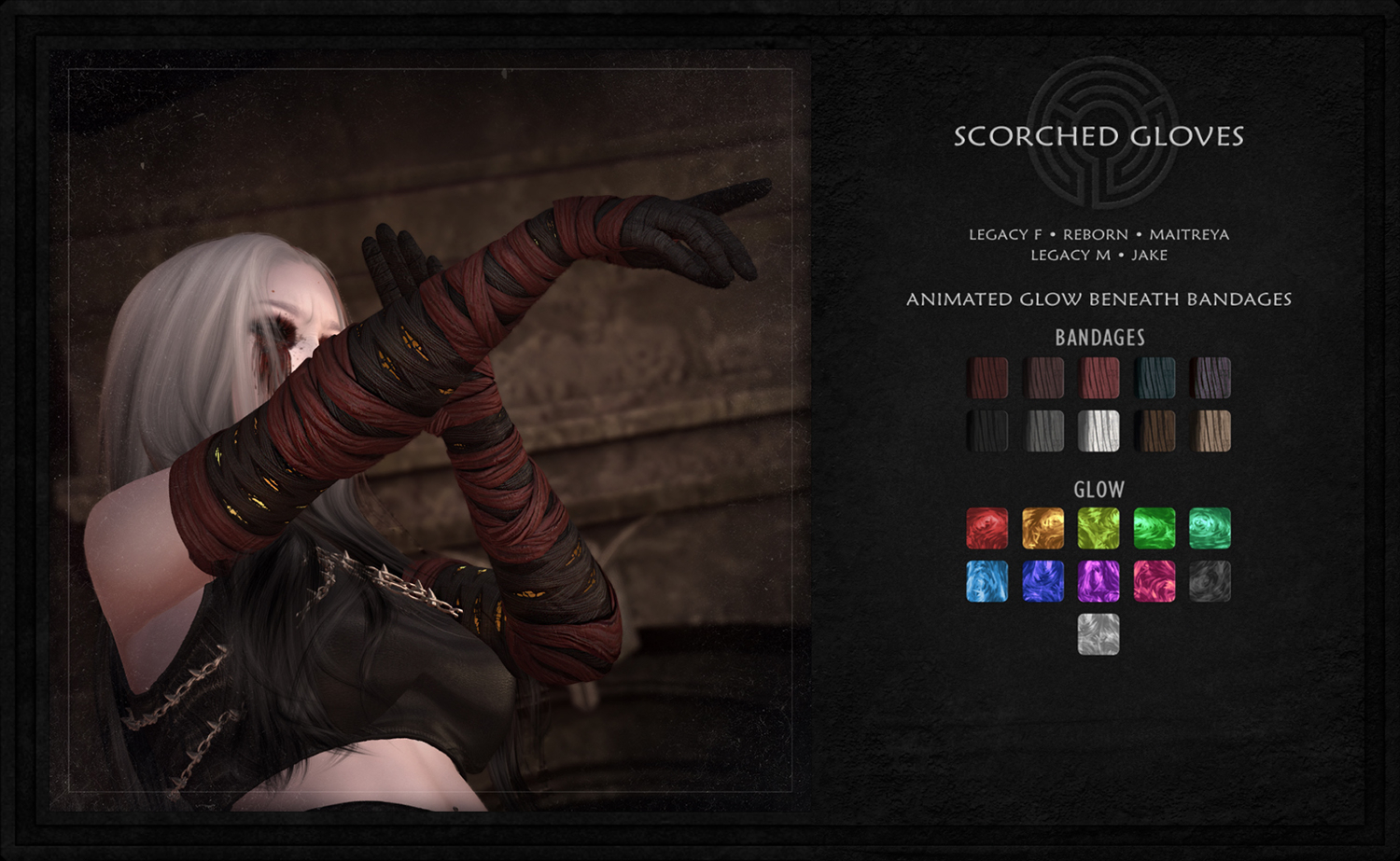Choose the bright green glow swatch
The height and width of the screenshot is (861, 1400).
[1155, 528]
